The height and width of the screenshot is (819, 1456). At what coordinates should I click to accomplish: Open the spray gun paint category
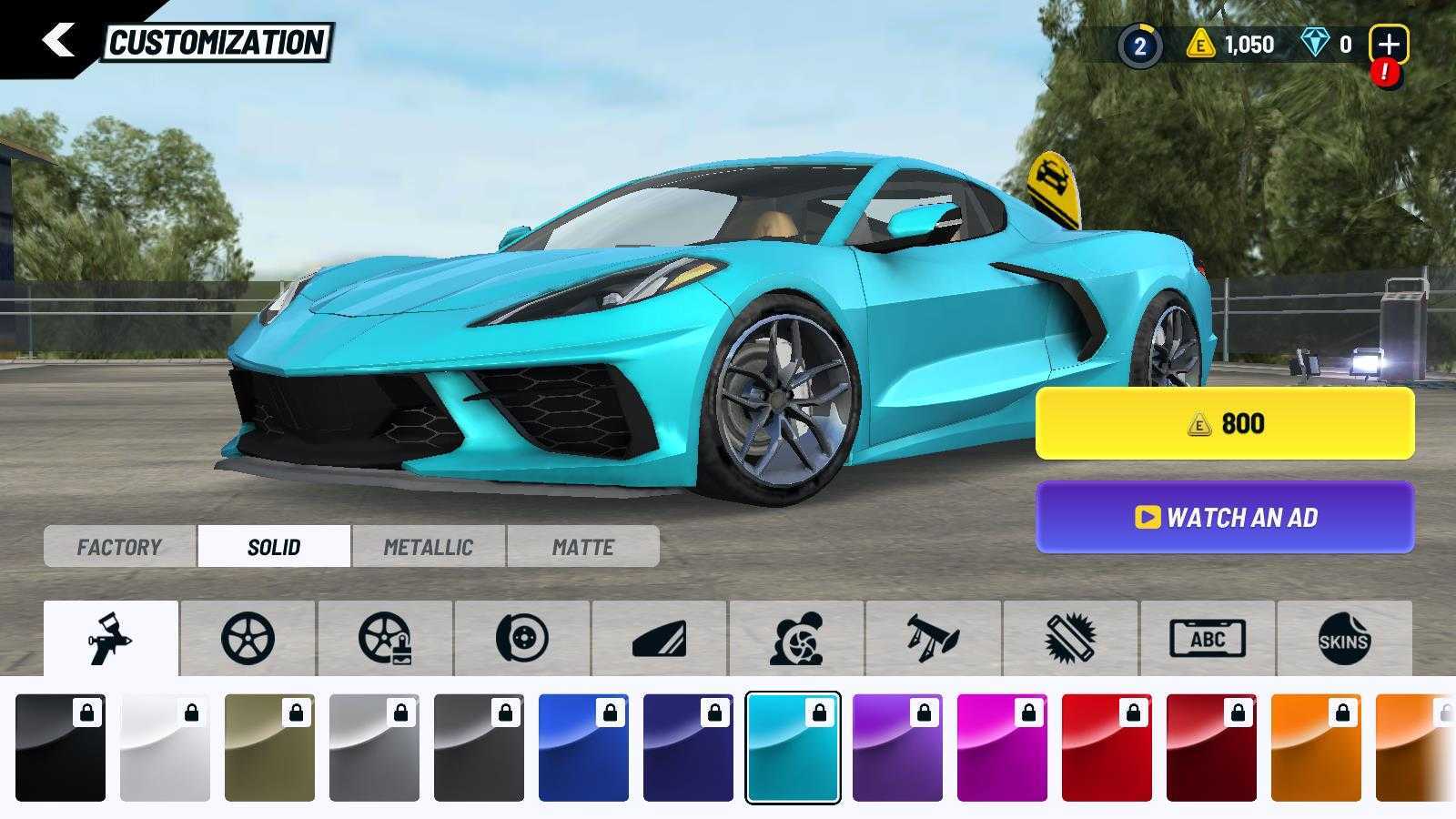[x=111, y=638]
